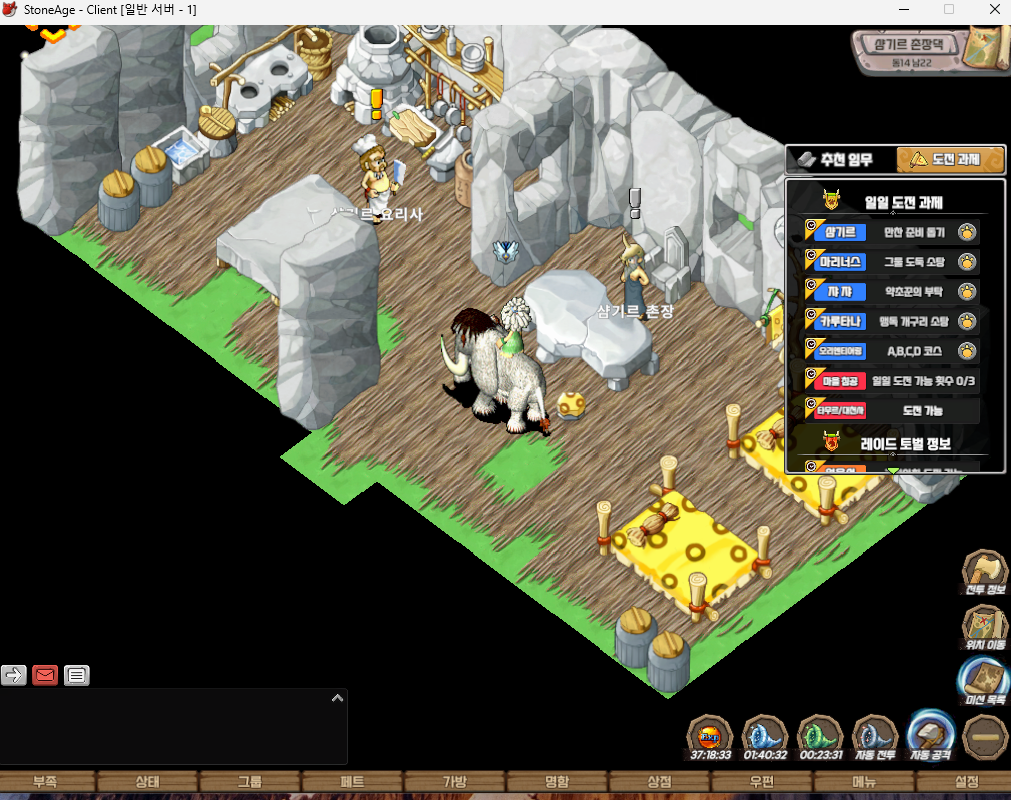
Task: Open the 페트 pet menu
Action: [352, 781]
